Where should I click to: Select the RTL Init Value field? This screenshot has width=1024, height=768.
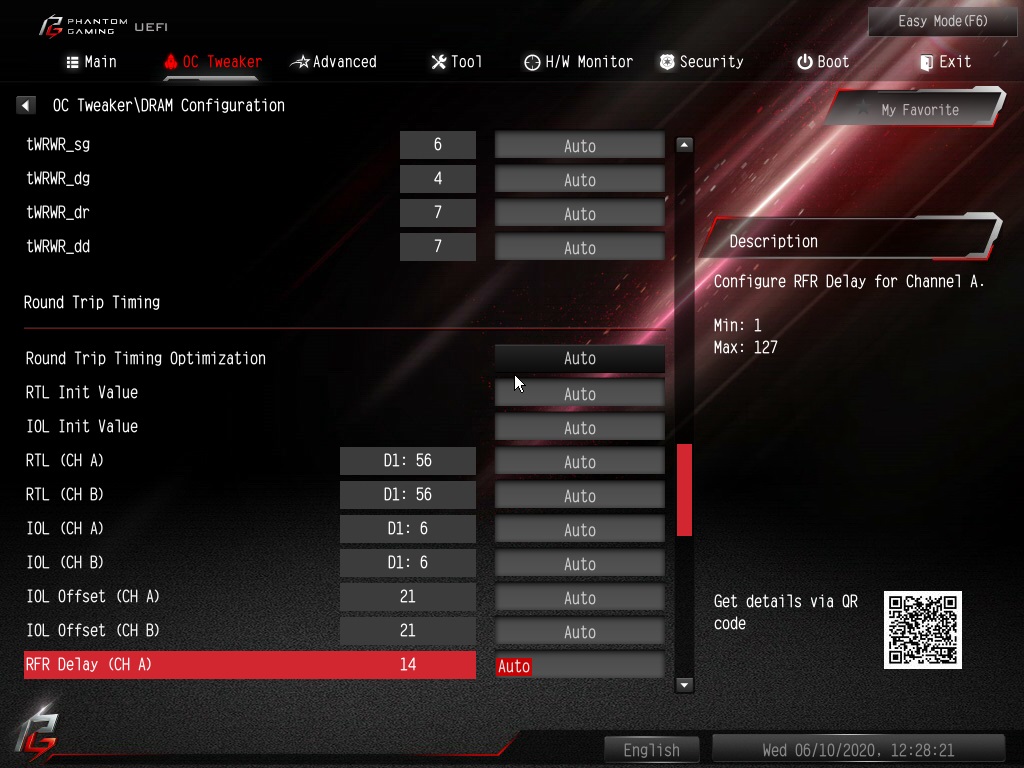(580, 394)
